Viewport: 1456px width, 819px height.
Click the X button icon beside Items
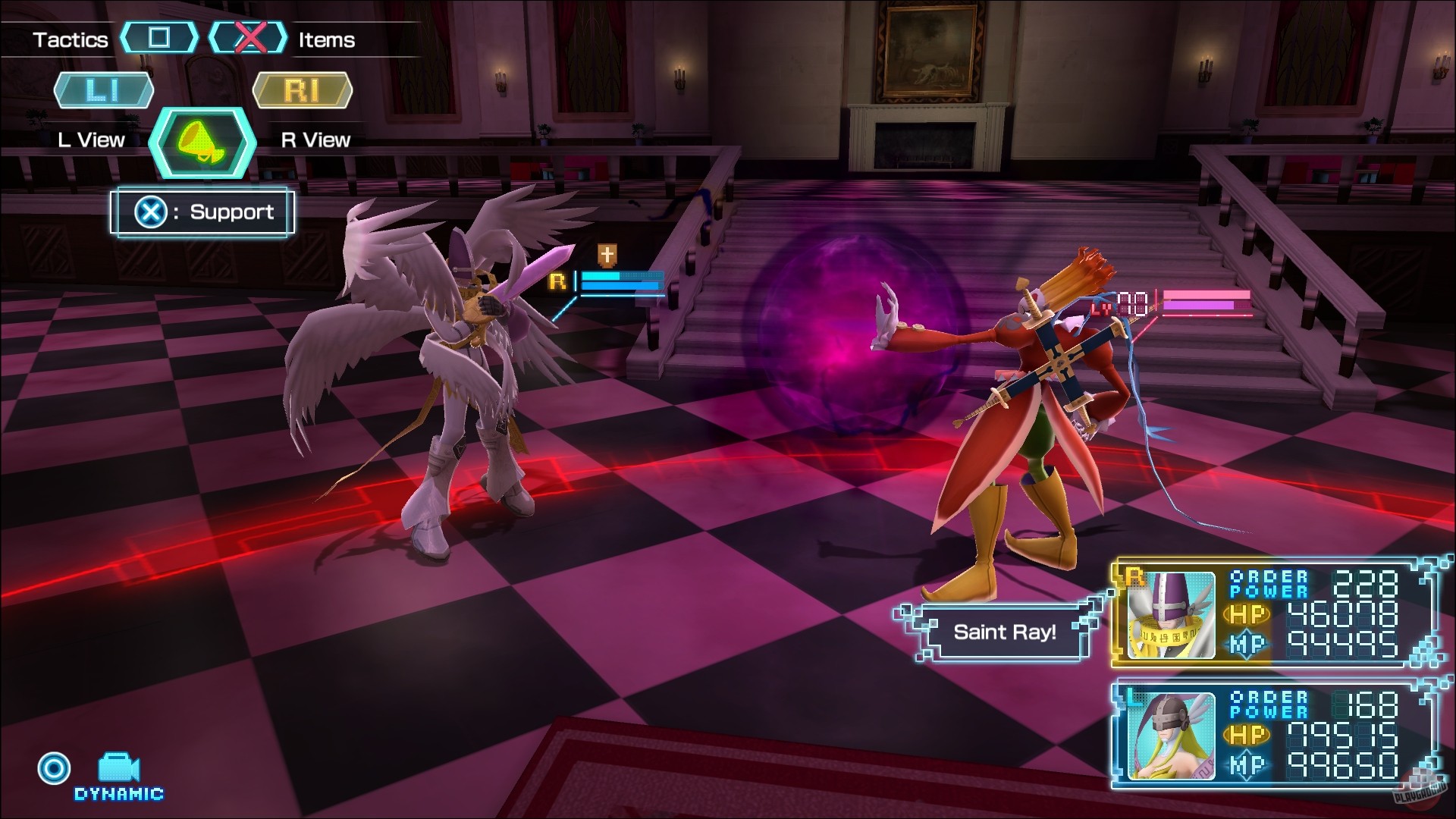[250, 39]
